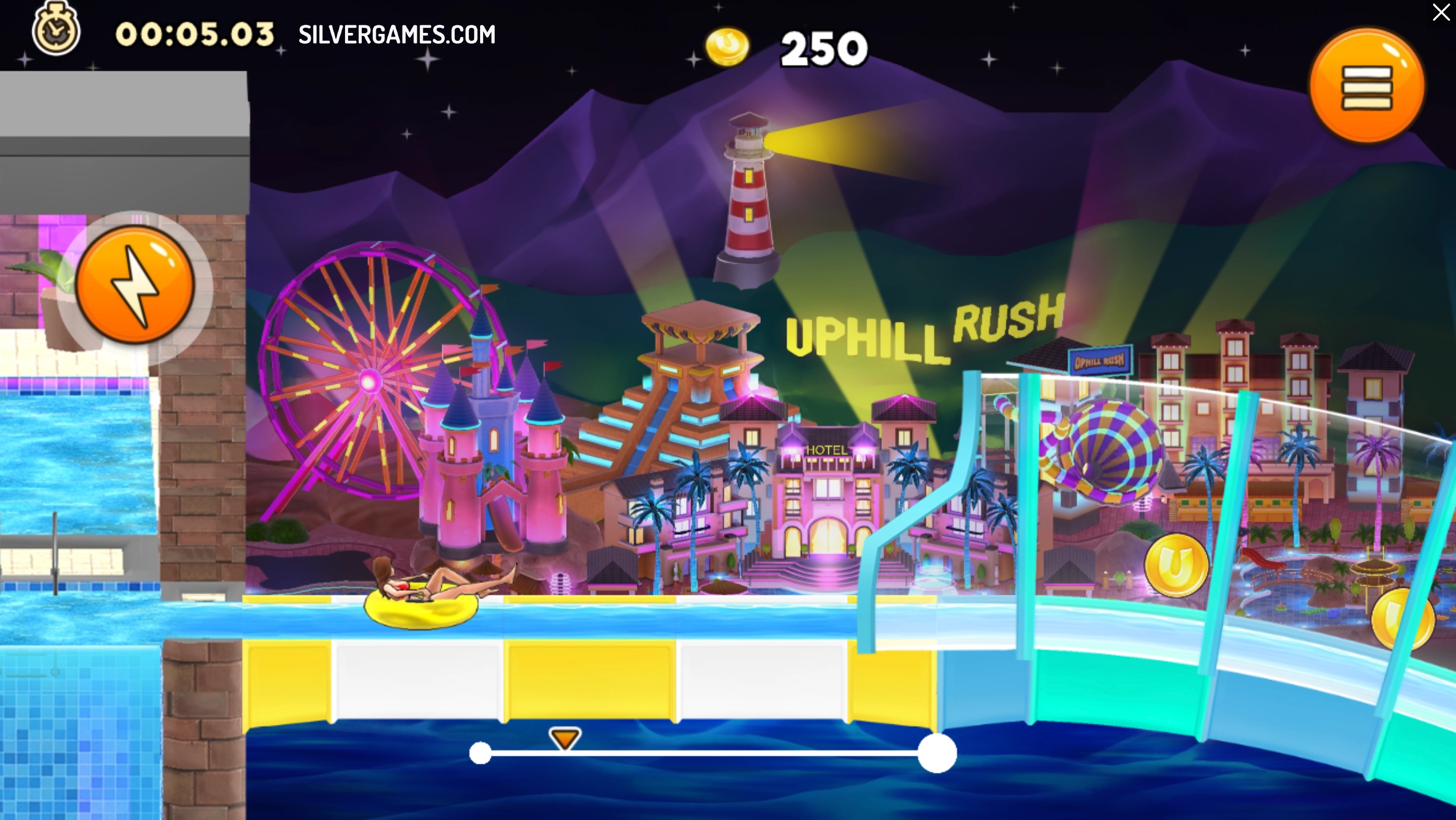Activate the lightning bolt boost button
Viewport: 1456px width, 820px height.
(x=136, y=284)
